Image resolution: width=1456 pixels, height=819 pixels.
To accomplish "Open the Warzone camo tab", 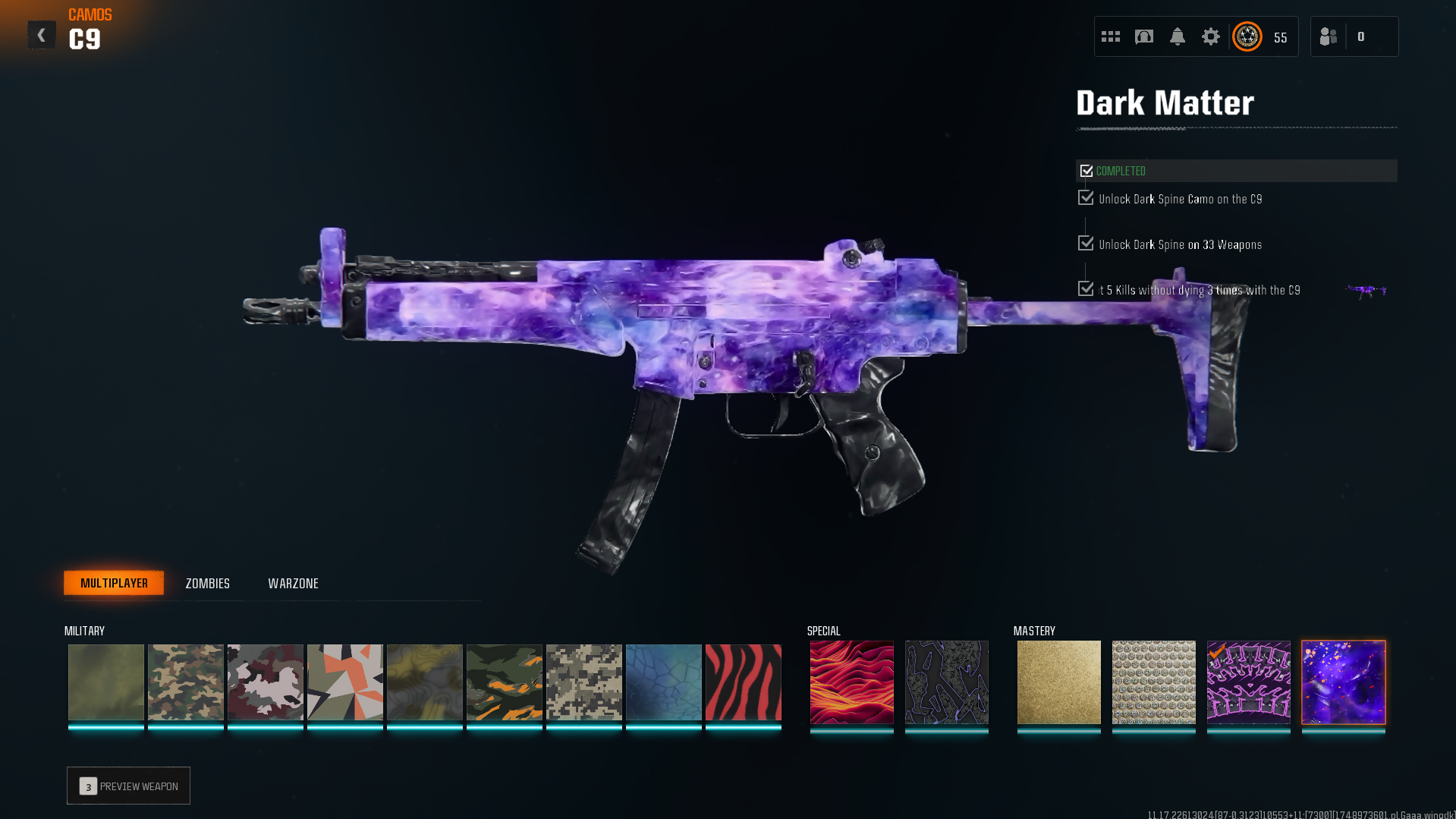I will tap(293, 583).
